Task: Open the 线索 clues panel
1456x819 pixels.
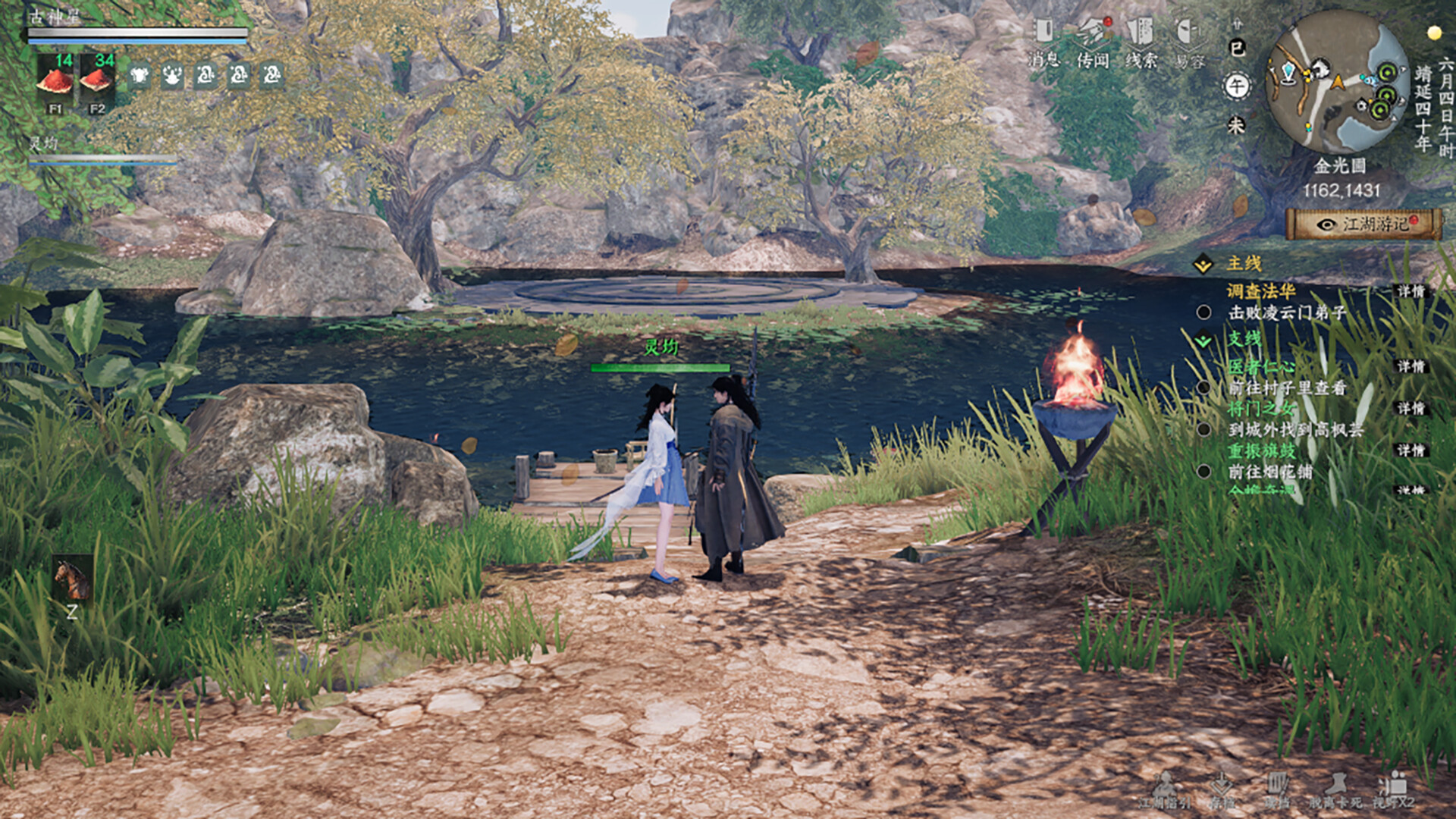Action: 1141,42
